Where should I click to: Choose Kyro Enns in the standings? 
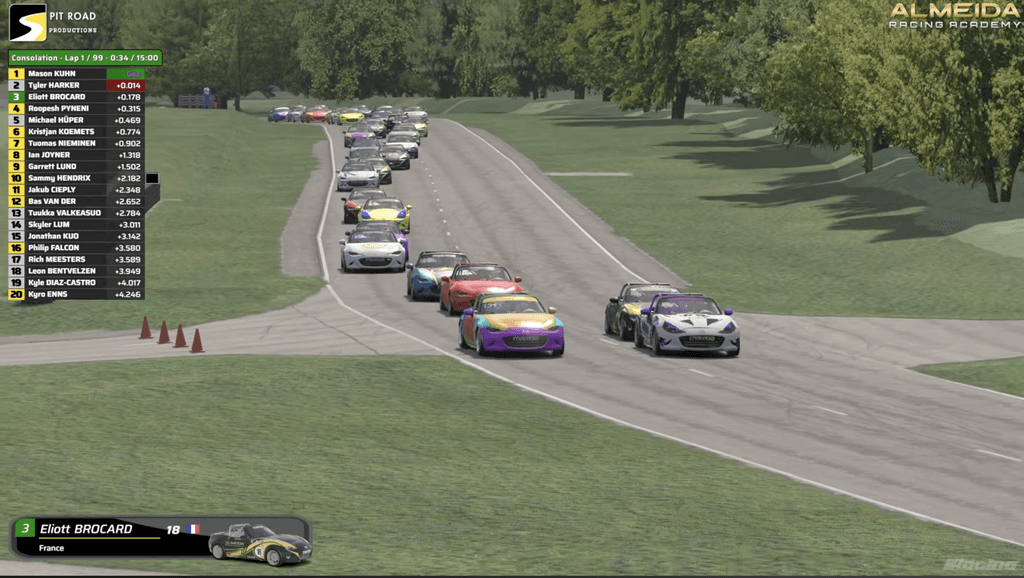click(76, 294)
